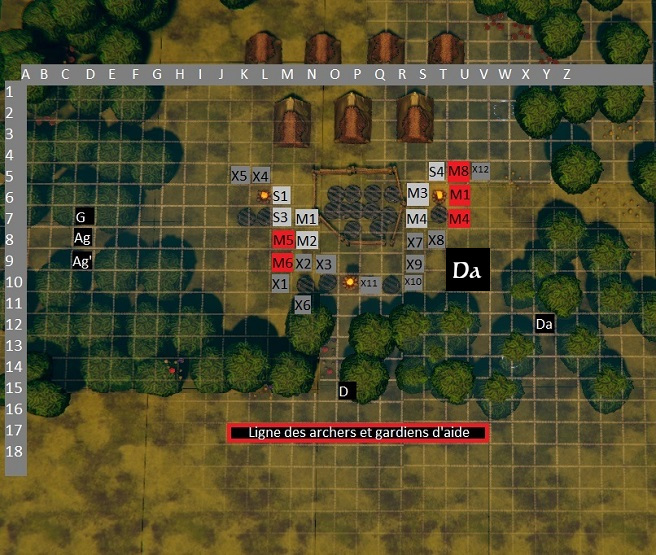The image size is (656, 555).
Task: Click the Ligne des archers et gardiens d'aide bar
Action: point(359,433)
